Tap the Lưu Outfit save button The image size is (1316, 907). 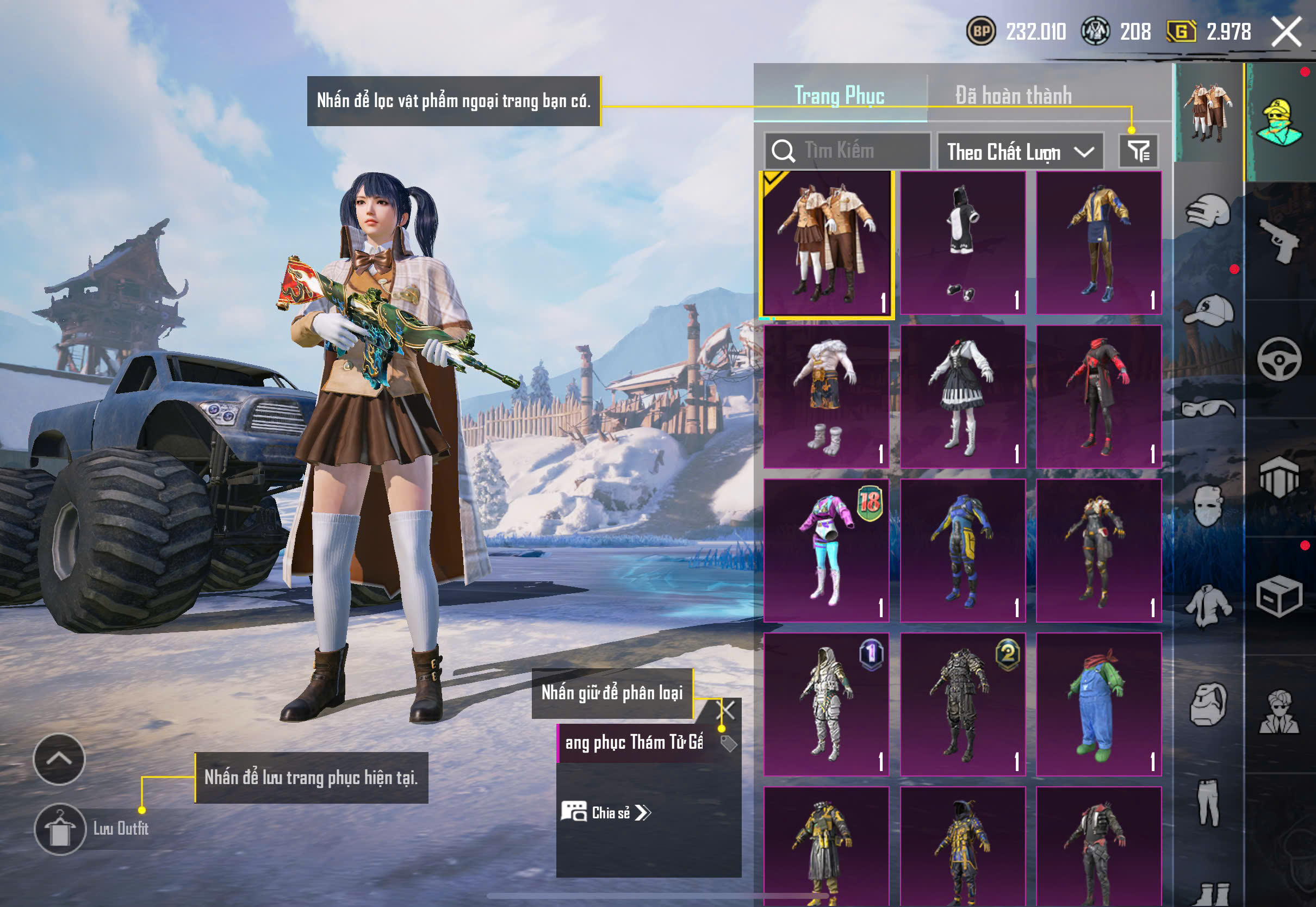click(60, 829)
